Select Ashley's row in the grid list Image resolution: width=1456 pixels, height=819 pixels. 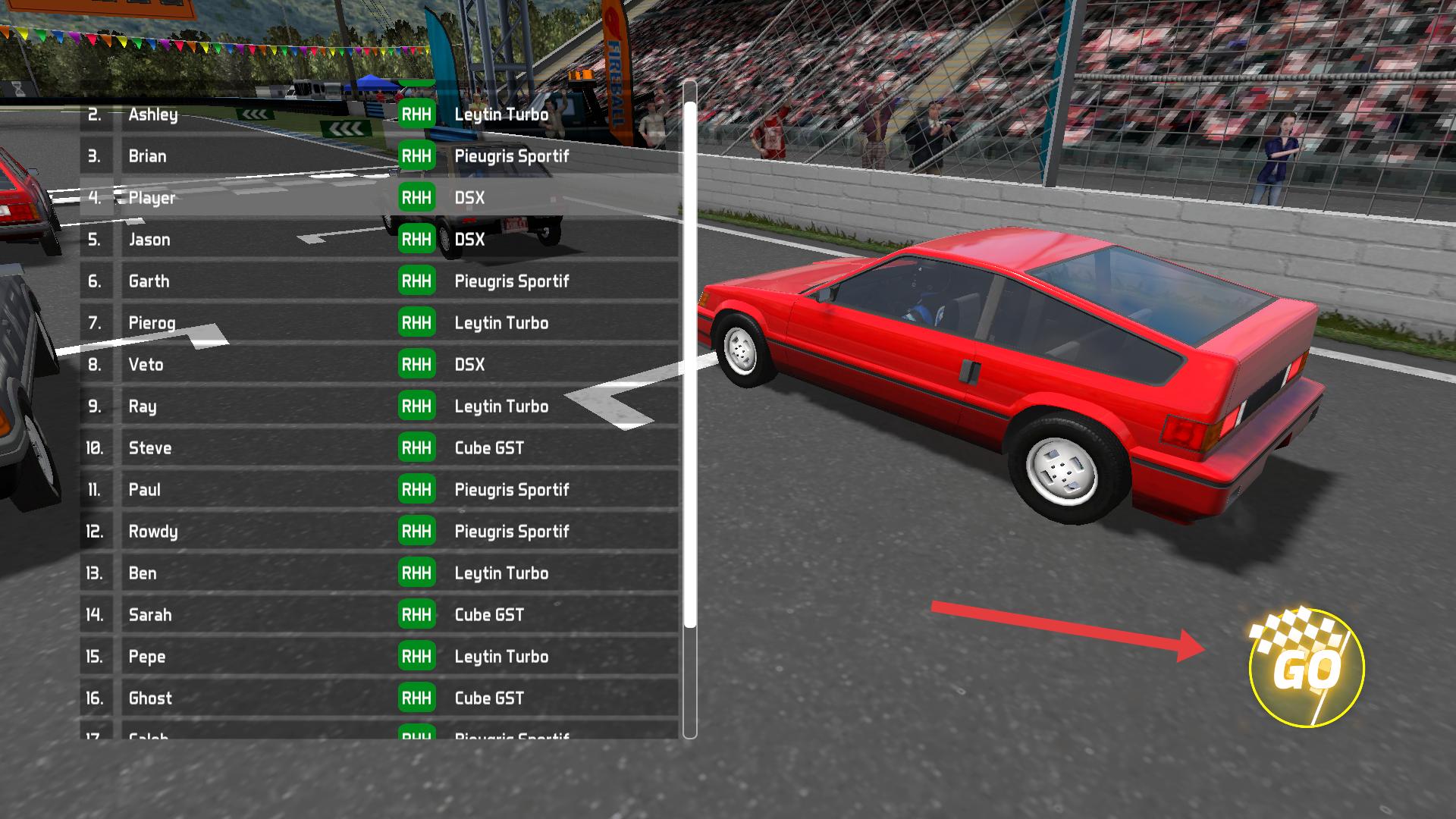[x=379, y=115]
